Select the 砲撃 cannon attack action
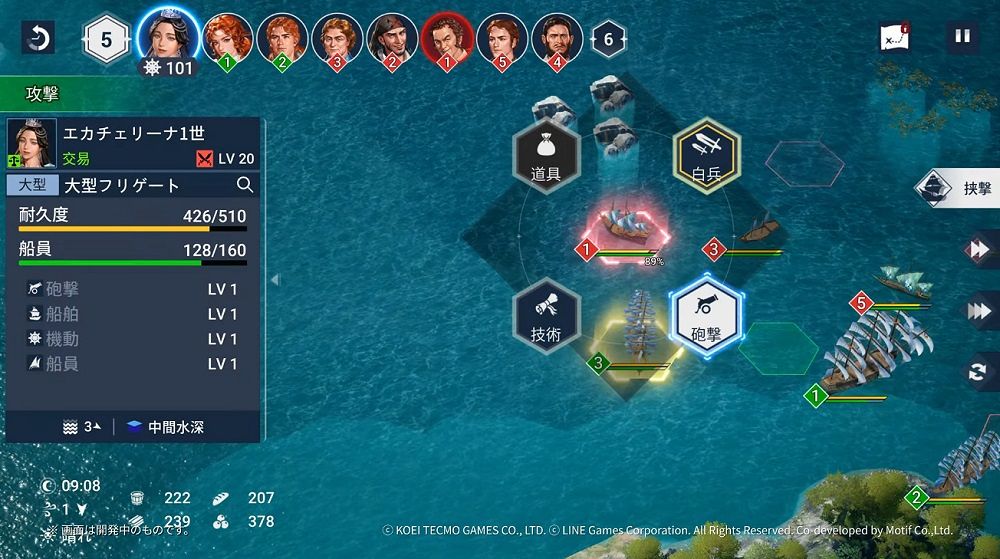 pos(705,315)
